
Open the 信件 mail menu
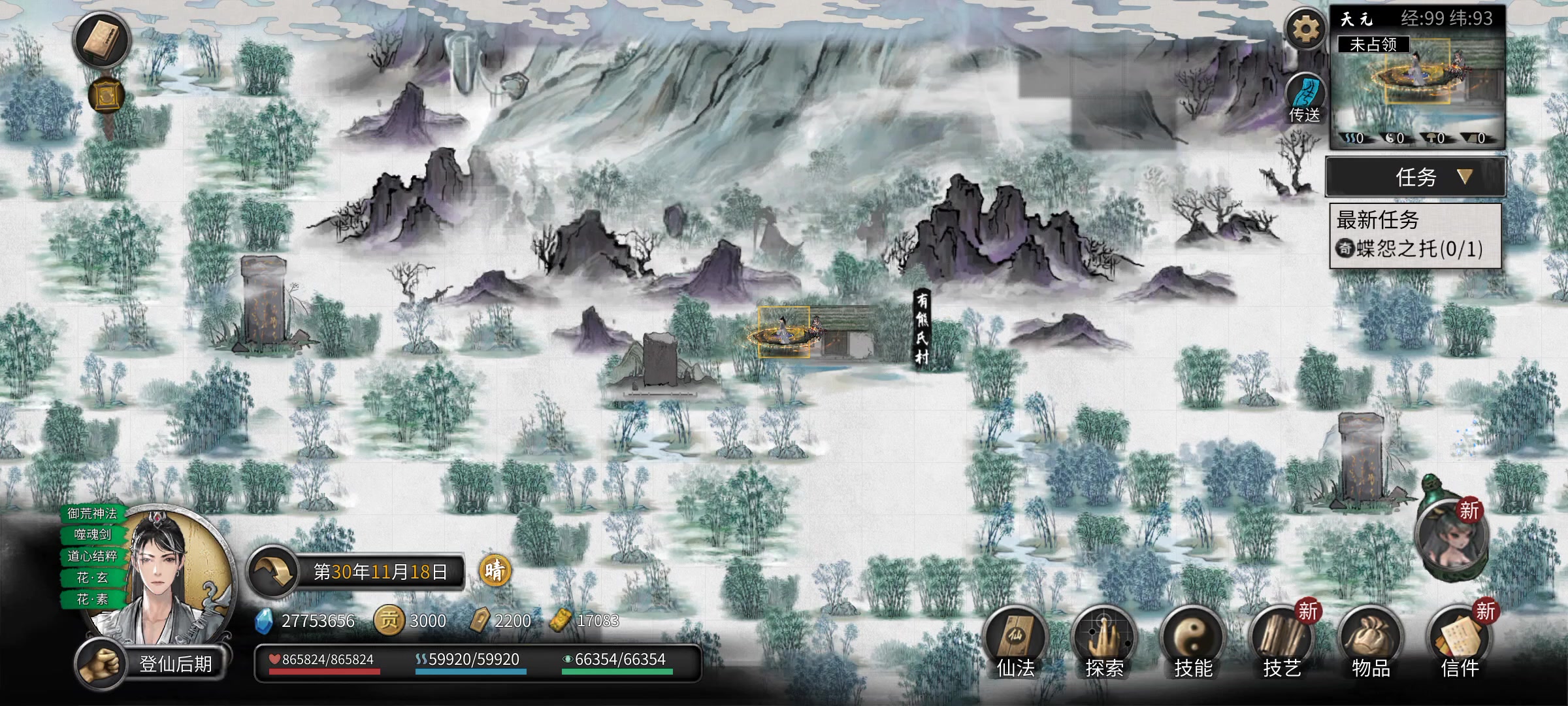click(x=1460, y=642)
